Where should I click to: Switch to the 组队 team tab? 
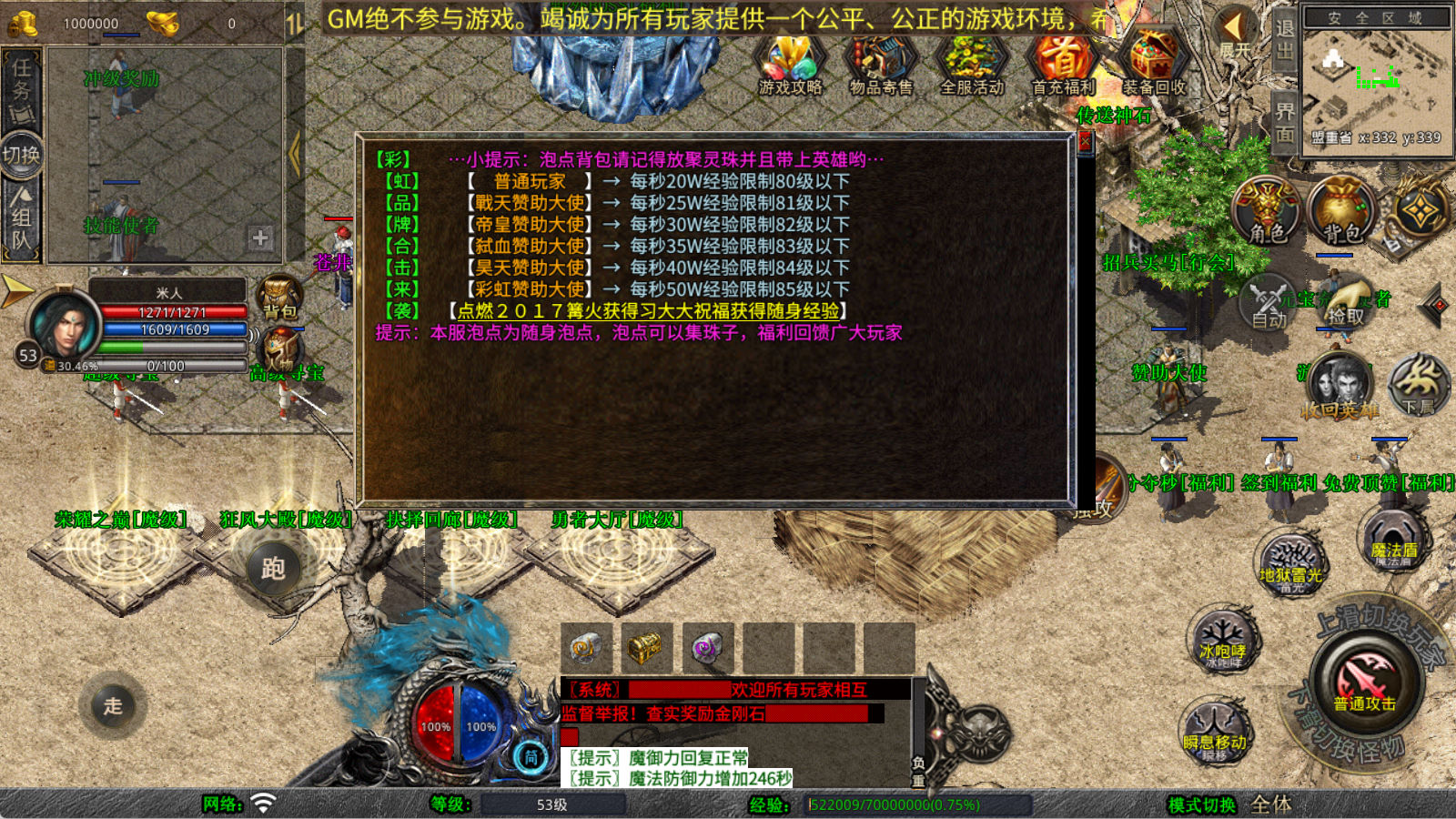(22, 218)
